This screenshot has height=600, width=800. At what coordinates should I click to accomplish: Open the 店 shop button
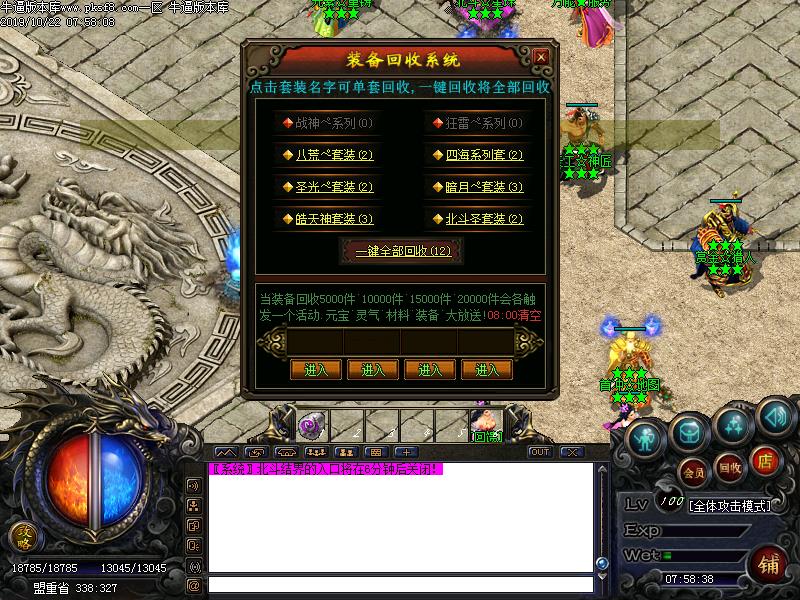[x=766, y=460]
